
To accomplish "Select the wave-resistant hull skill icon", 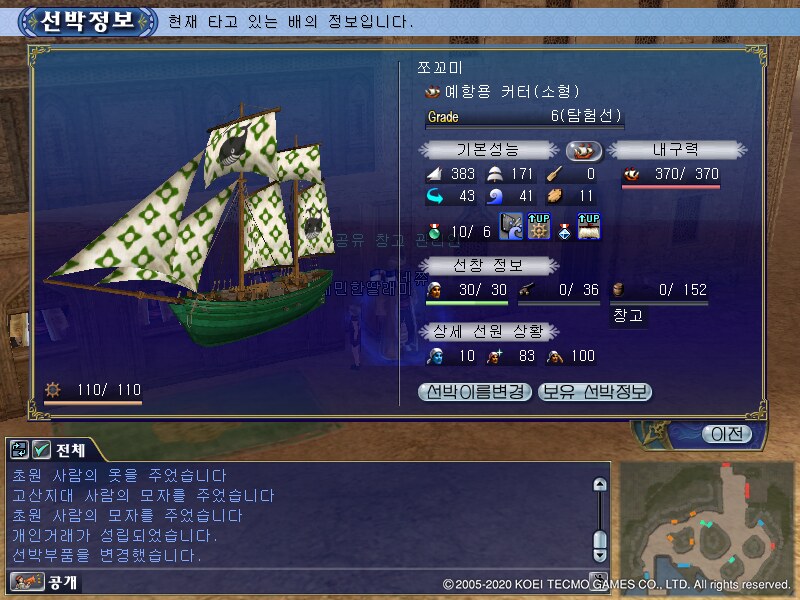I will 511,227.
